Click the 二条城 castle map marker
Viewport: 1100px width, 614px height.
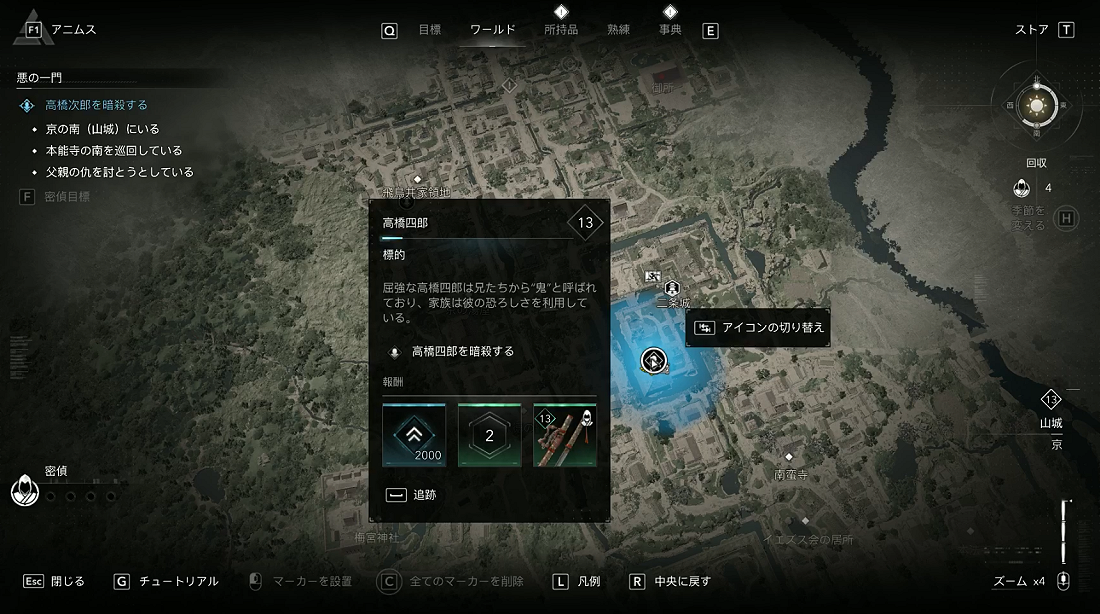click(x=672, y=288)
